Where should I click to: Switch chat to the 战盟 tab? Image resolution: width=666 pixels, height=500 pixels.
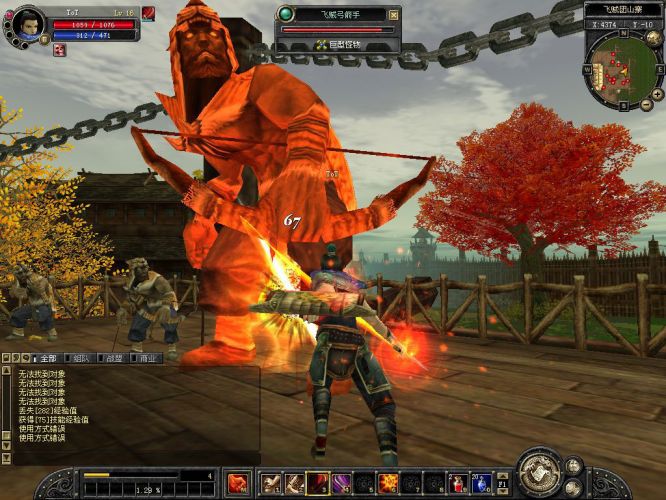coord(114,358)
